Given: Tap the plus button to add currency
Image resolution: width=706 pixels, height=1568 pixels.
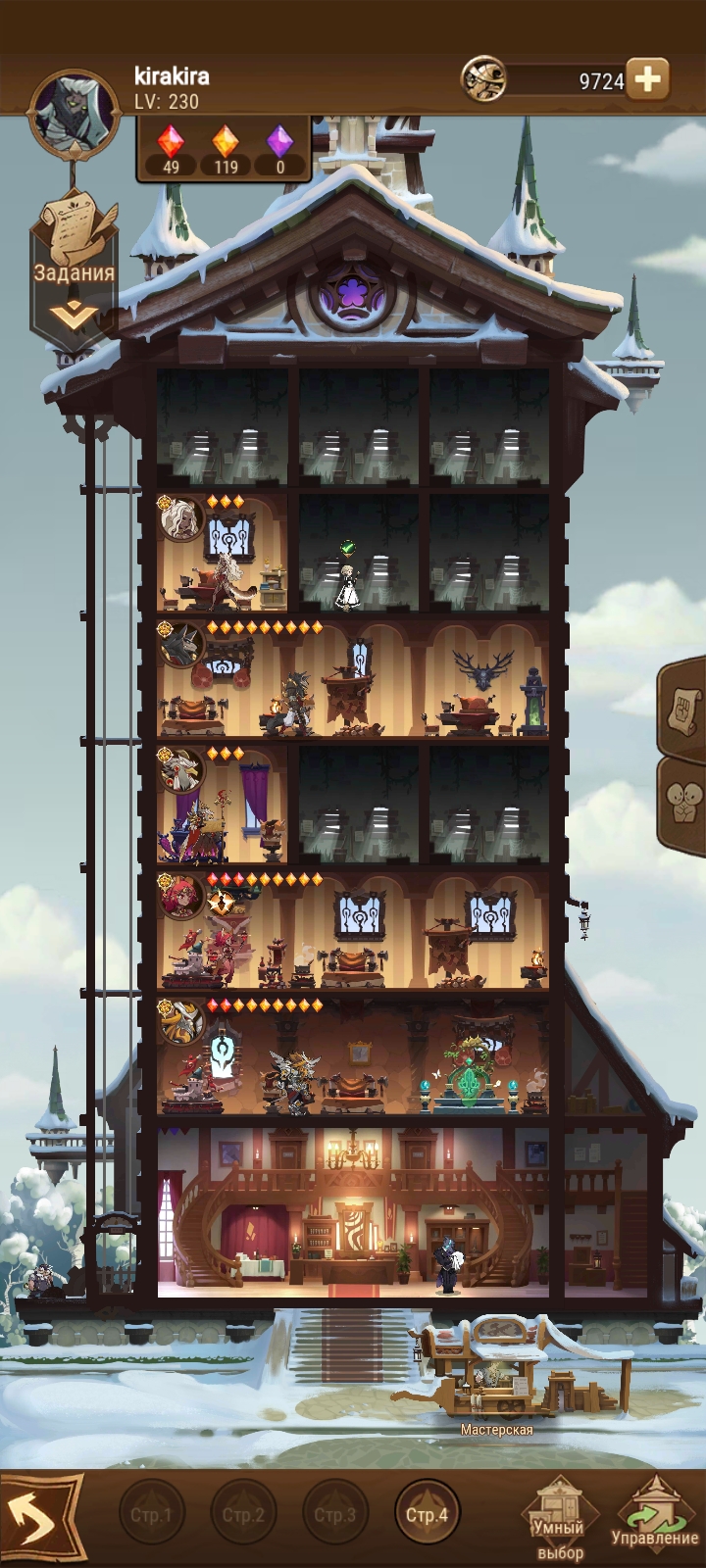Looking at the screenshot, I should point(647,79).
